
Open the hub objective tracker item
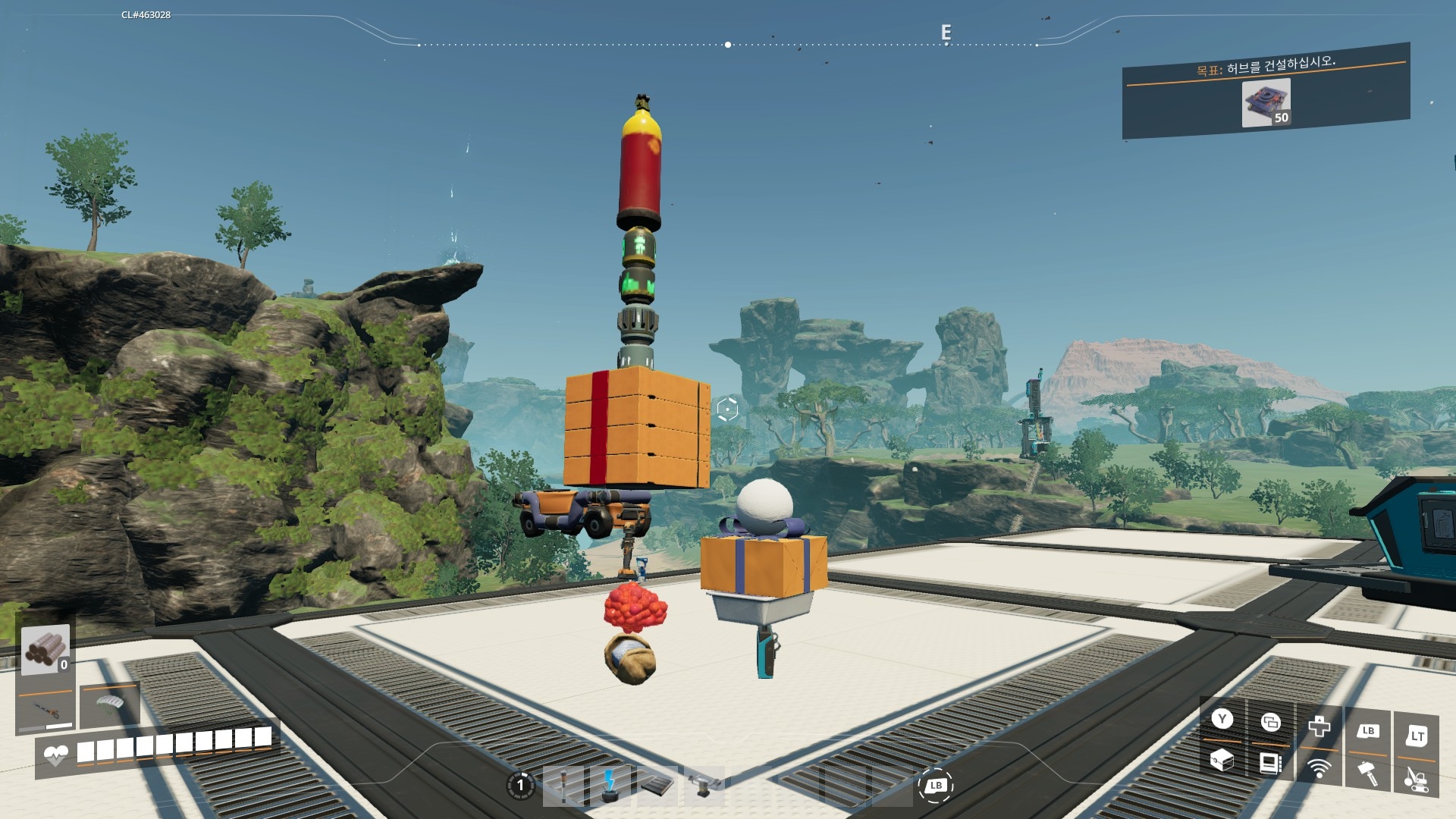click(1266, 102)
